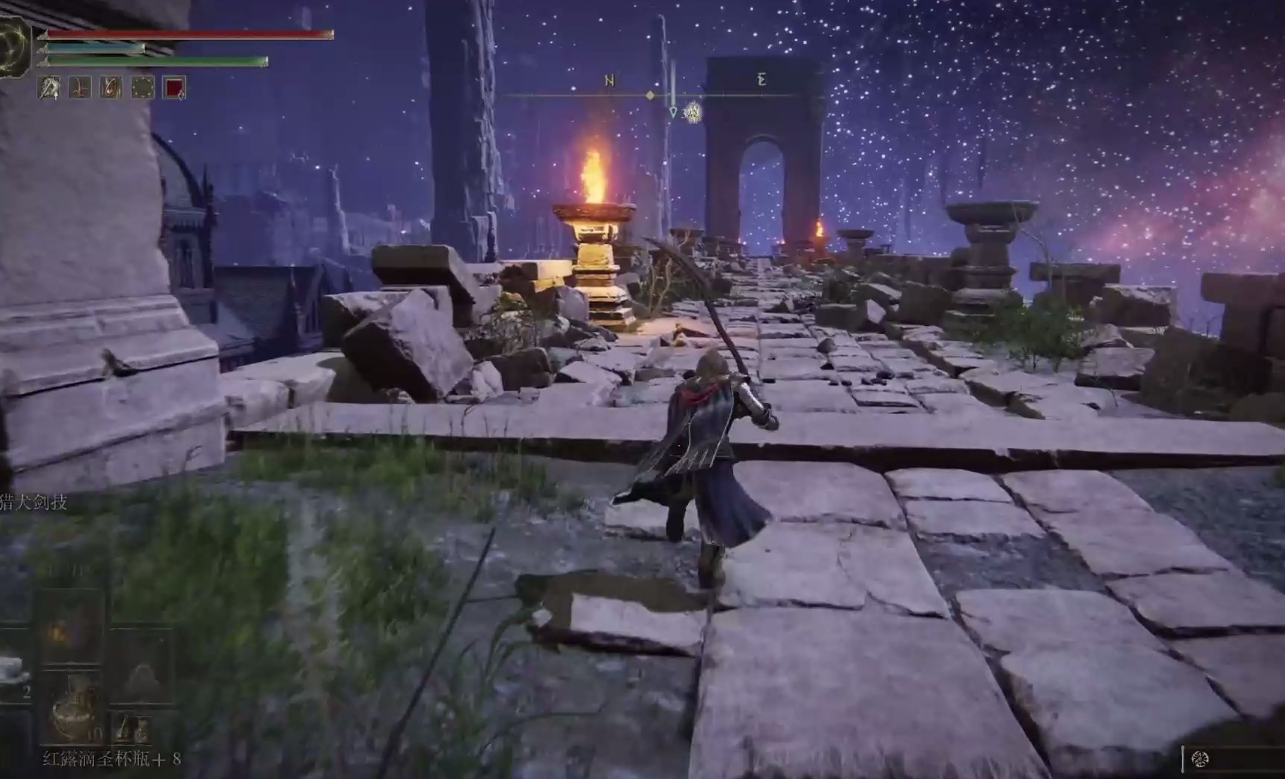
Task: Click the round emblem beside the health bar
Action: click(x=14, y=46)
